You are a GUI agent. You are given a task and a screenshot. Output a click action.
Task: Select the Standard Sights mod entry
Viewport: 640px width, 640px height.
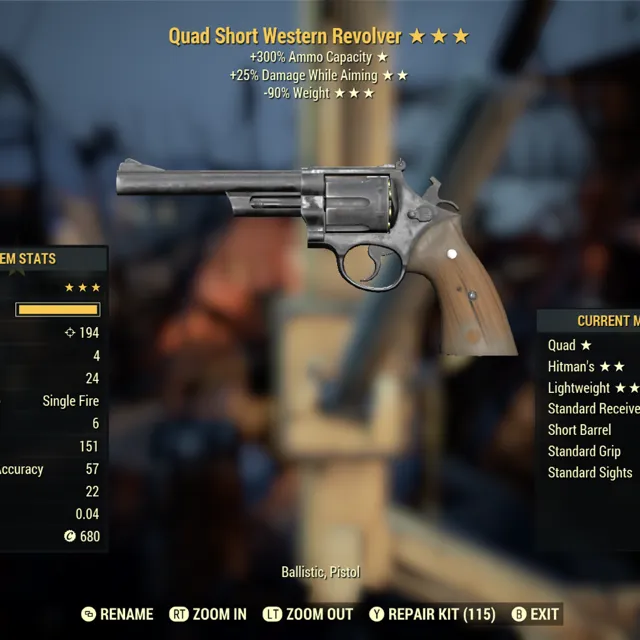[x=590, y=472]
